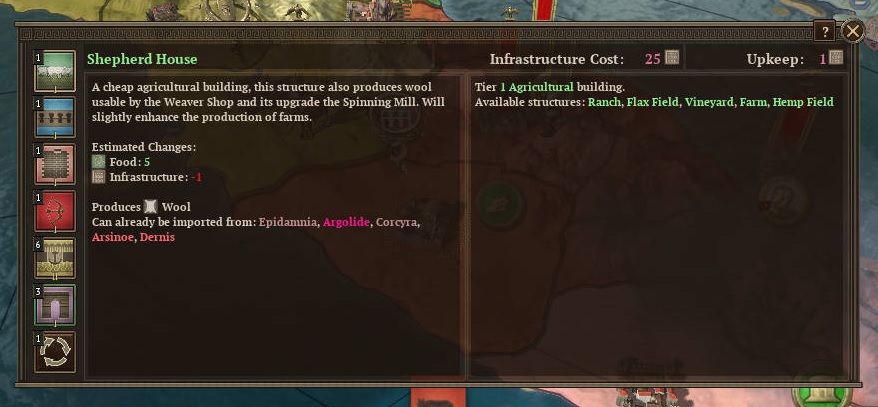Select the Corcyra import source
Screen dimensions: 878x407
pos(396,221)
